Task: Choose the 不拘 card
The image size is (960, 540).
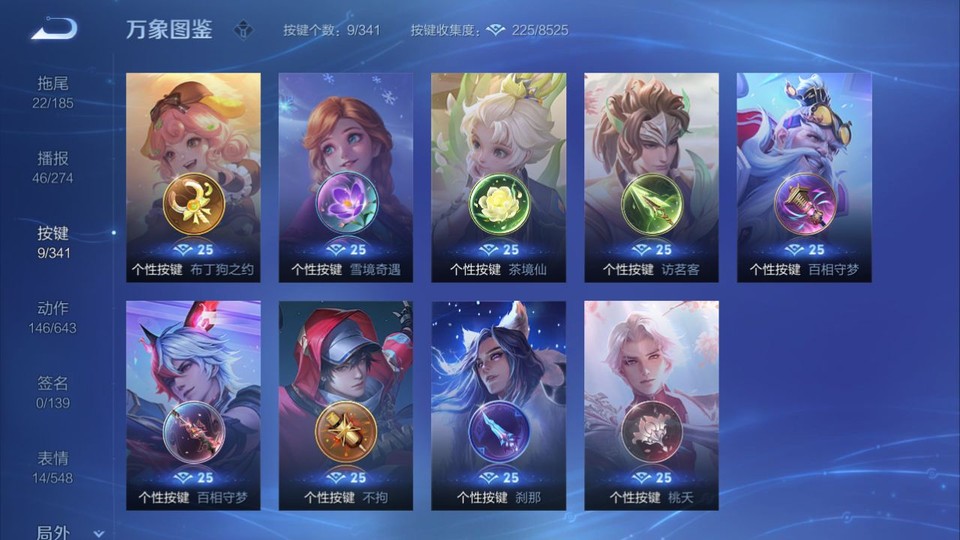Action: (346, 405)
